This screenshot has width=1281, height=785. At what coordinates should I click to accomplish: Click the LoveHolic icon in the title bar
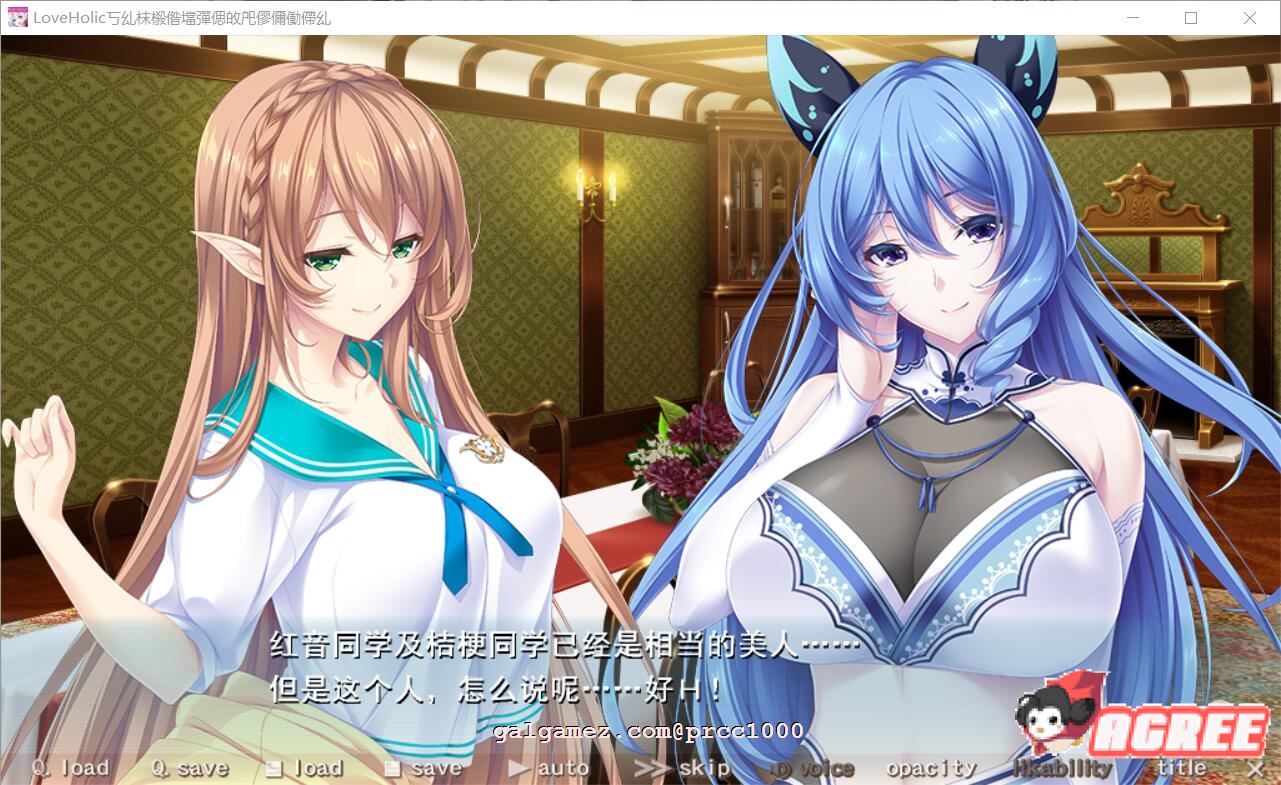[x=16, y=17]
